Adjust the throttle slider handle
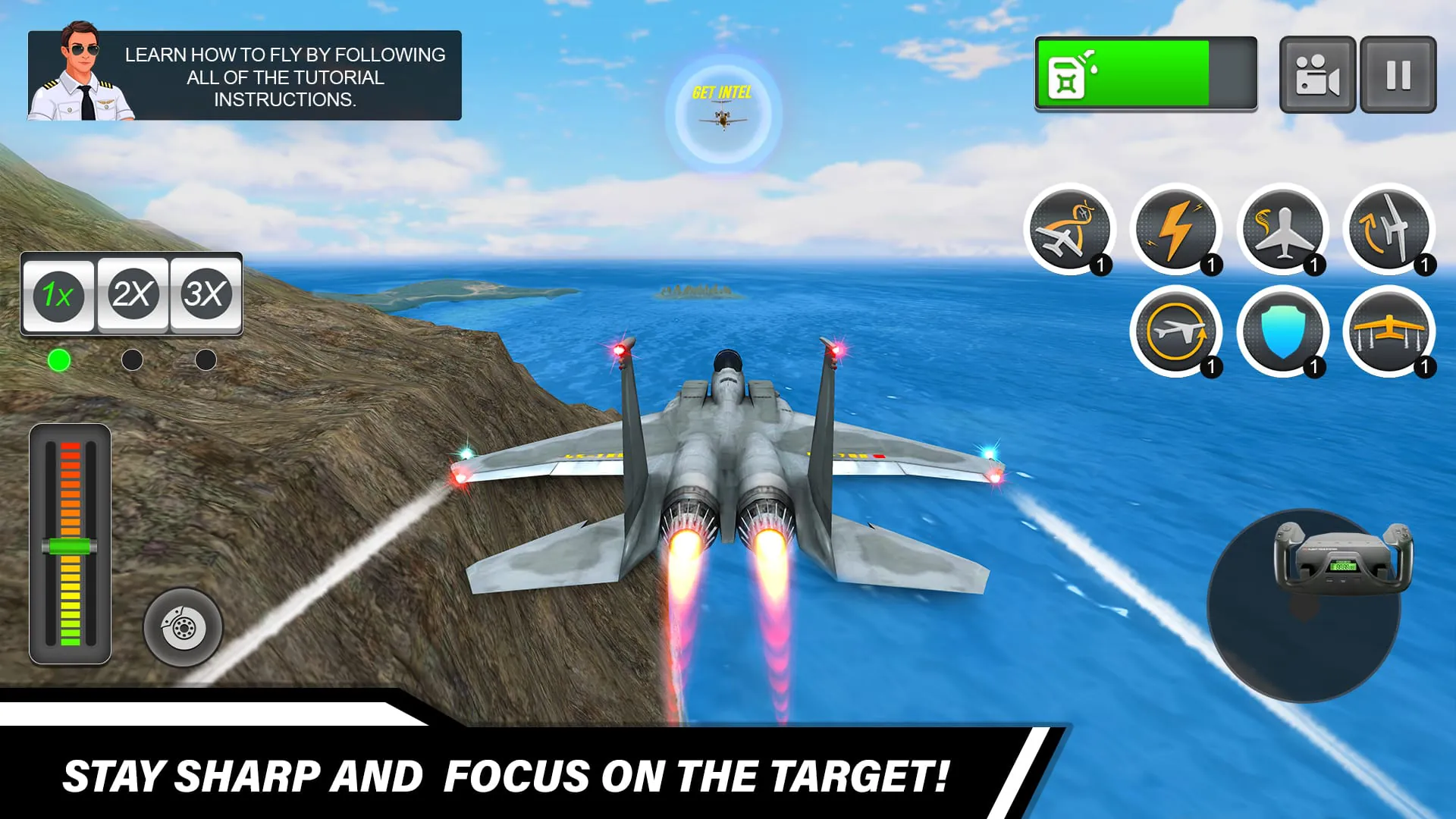1456x819 pixels. 70,543
